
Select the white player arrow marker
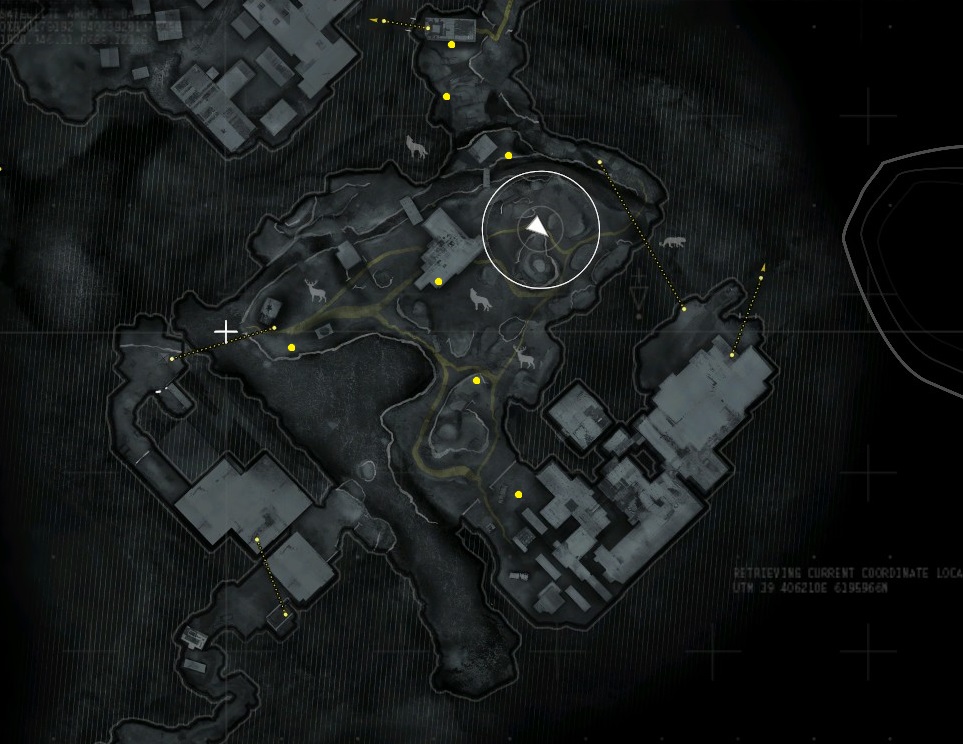pos(538,227)
